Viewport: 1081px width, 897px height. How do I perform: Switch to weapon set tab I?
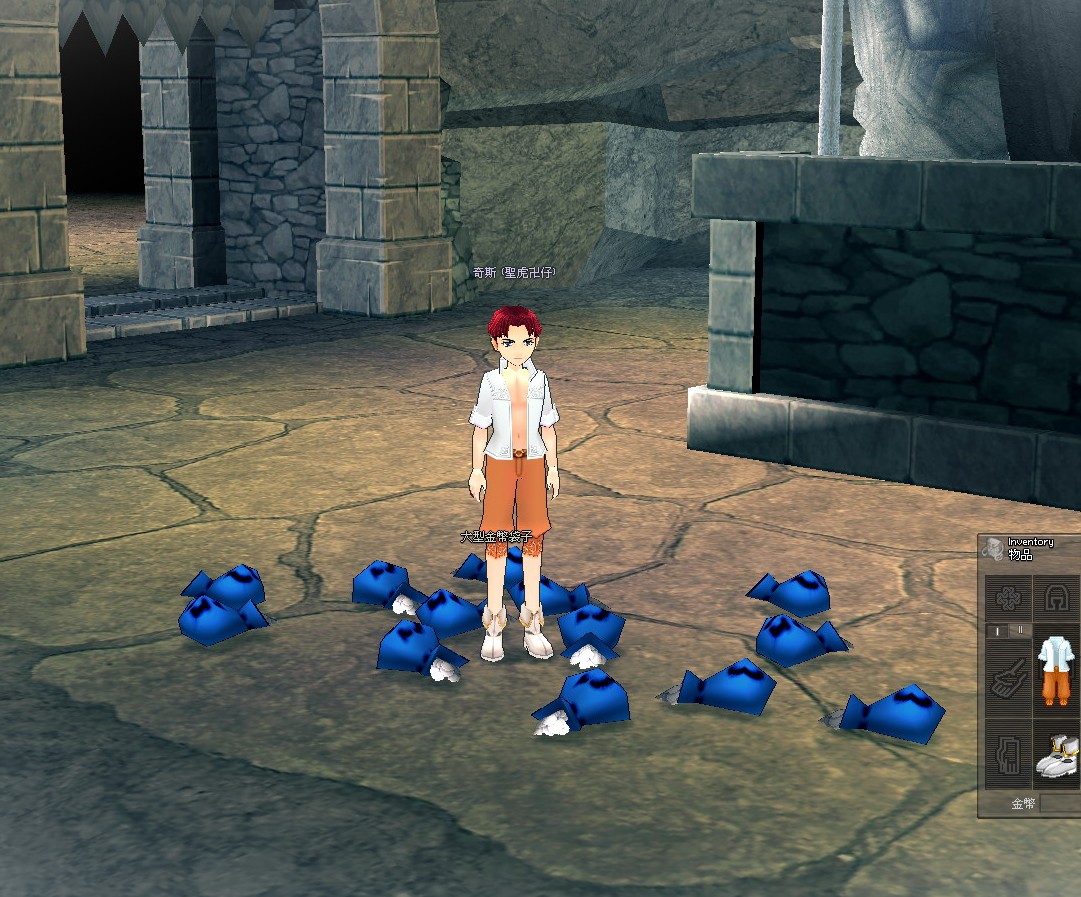996,631
